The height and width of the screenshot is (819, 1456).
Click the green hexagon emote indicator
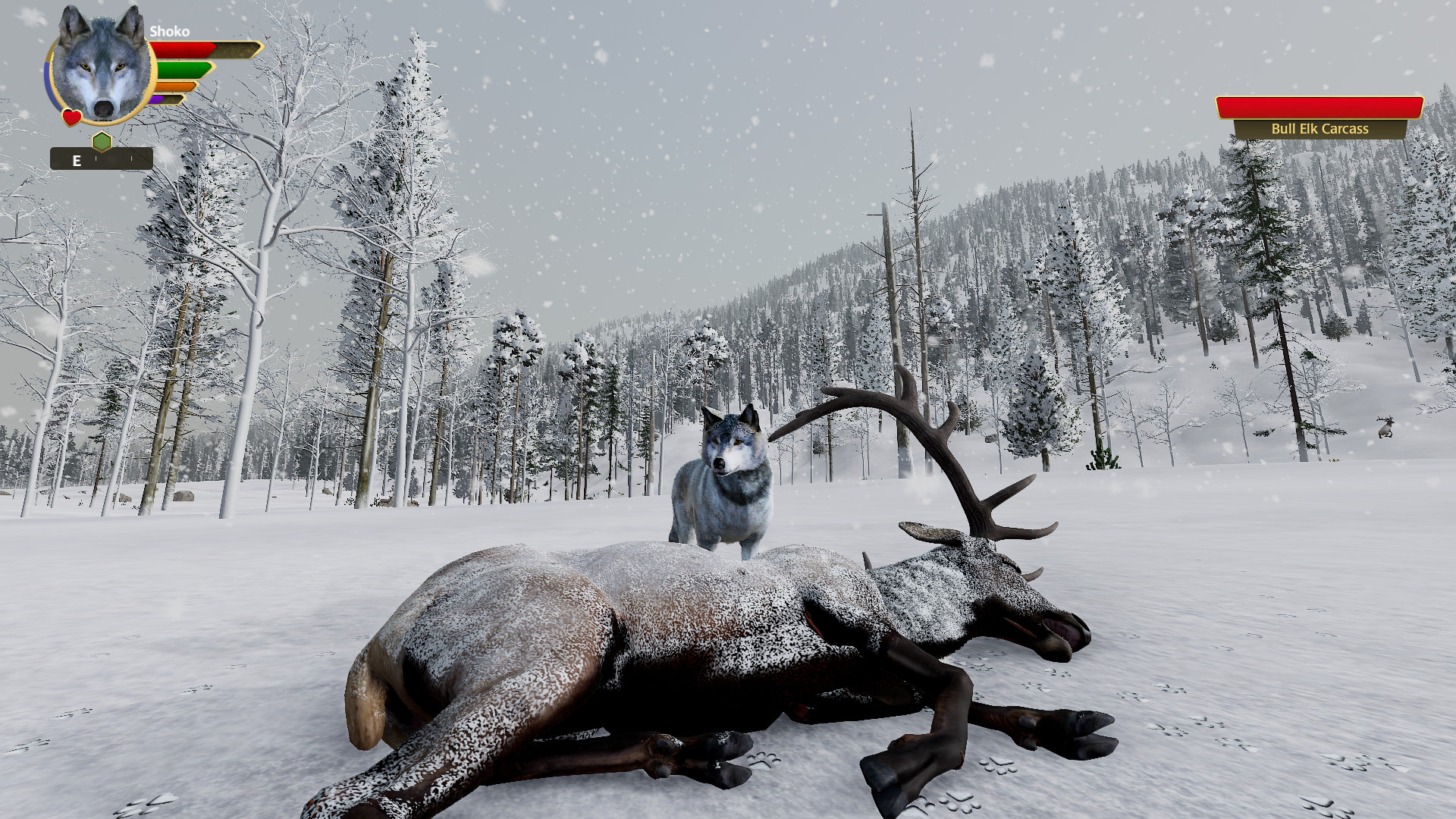point(102,140)
